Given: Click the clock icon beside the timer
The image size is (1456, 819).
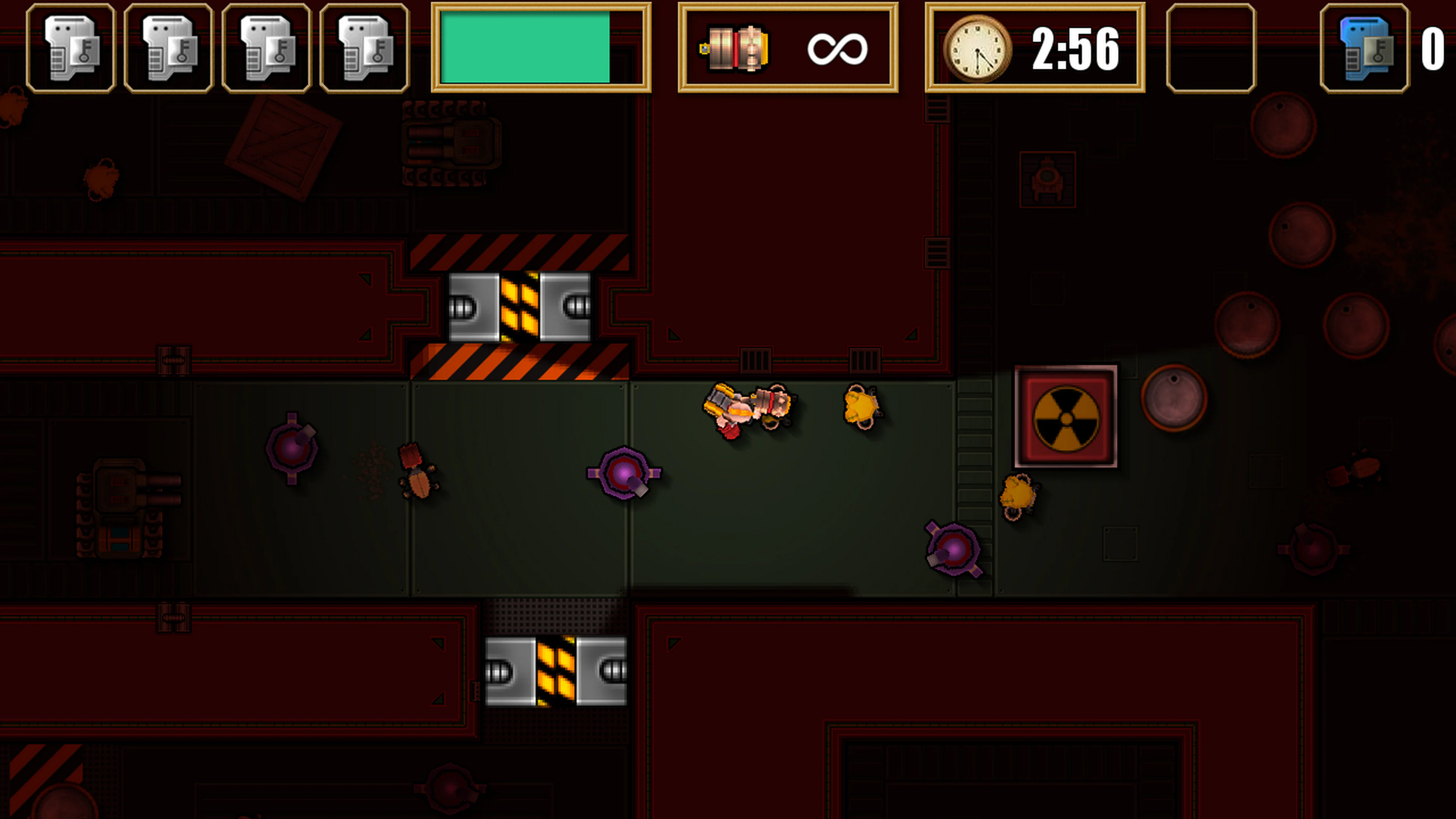Looking at the screenshot, I should tap(978, 47).
